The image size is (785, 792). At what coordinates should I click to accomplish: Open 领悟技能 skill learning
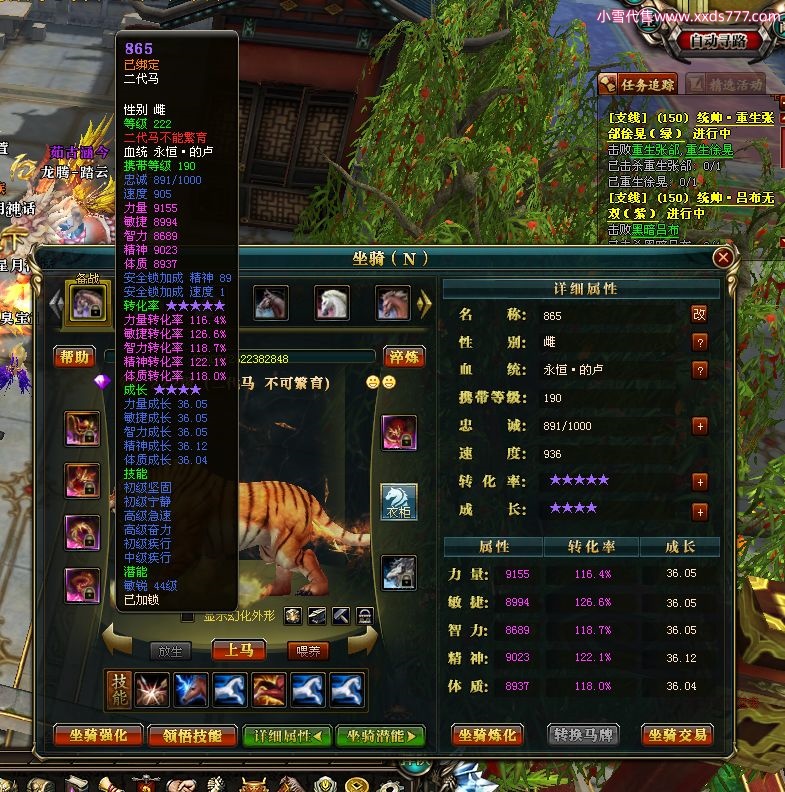[x=192, y=736]
